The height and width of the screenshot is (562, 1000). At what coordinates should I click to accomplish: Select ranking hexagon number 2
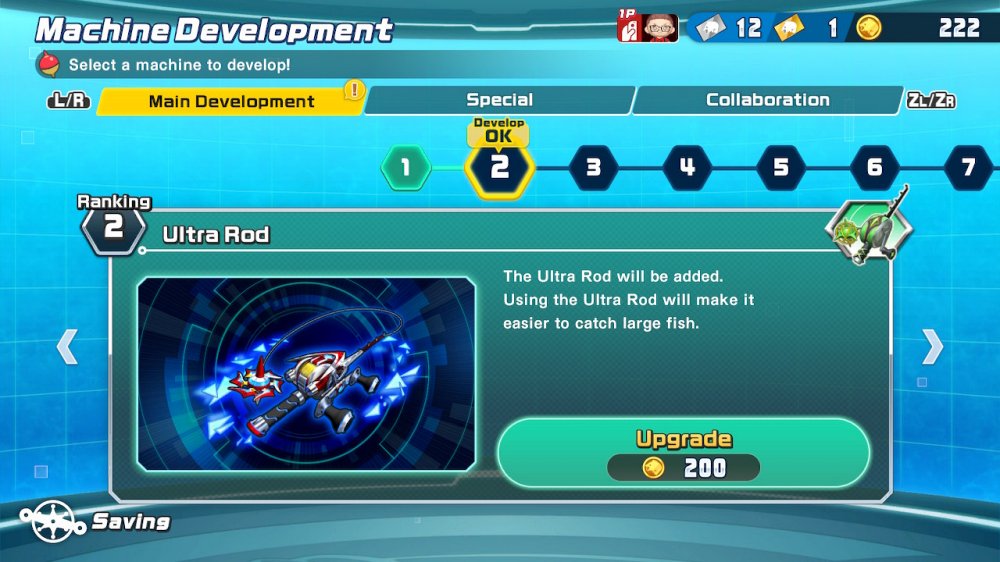499,167
